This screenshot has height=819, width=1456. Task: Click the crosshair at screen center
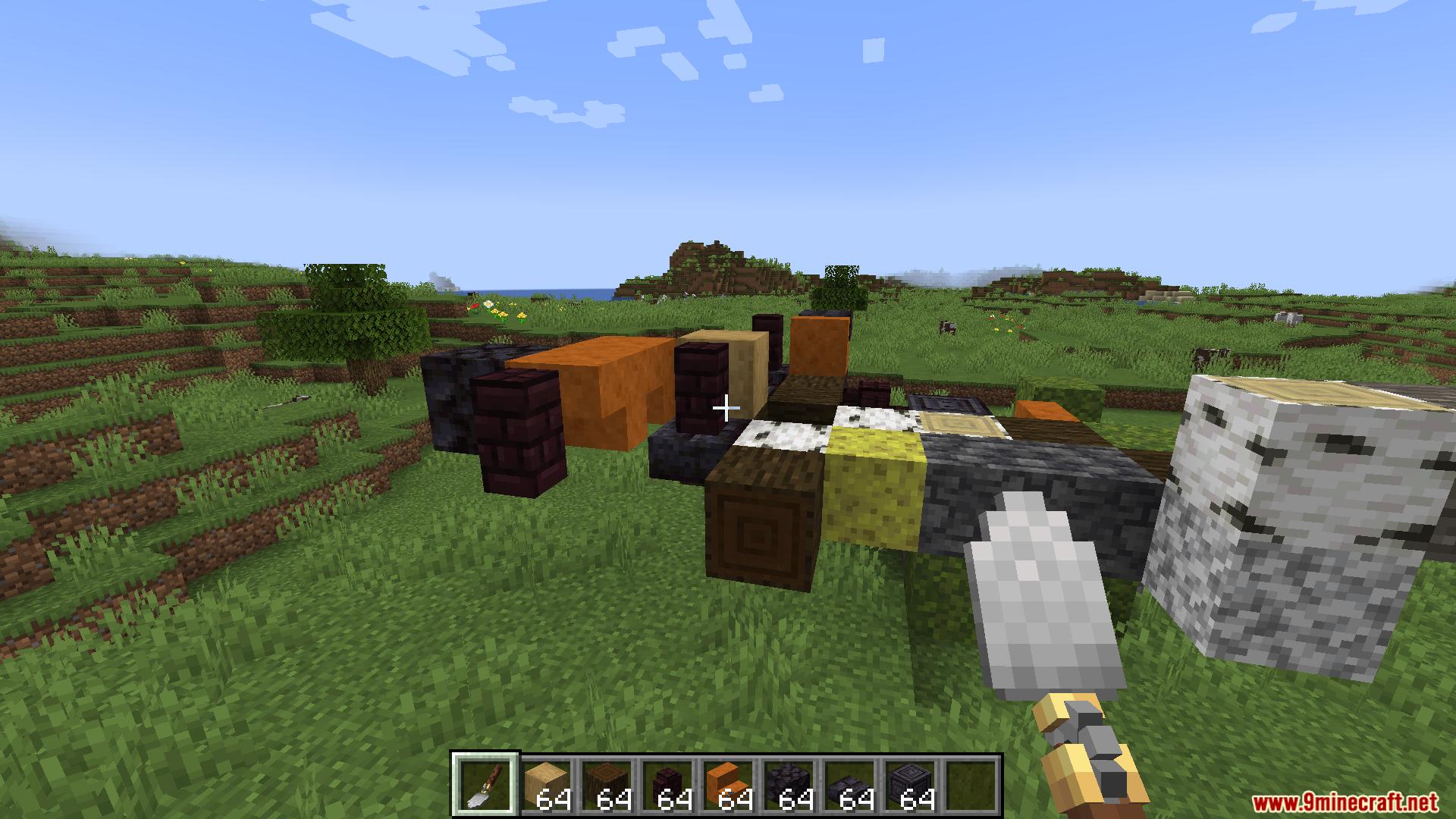click(726, 408)
